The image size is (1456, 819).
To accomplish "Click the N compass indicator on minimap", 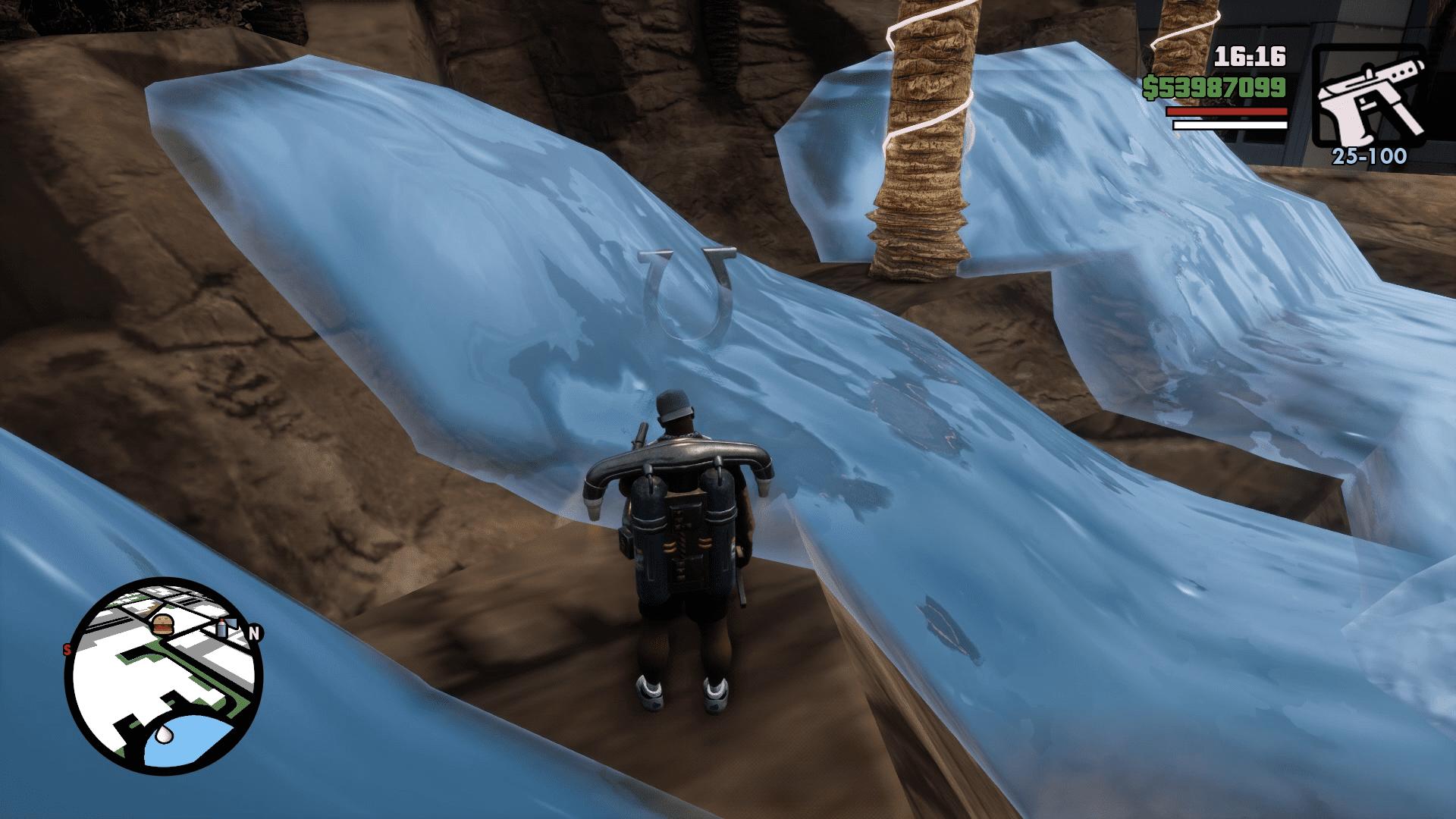I will pyautogui.click(x=255, y=631).
